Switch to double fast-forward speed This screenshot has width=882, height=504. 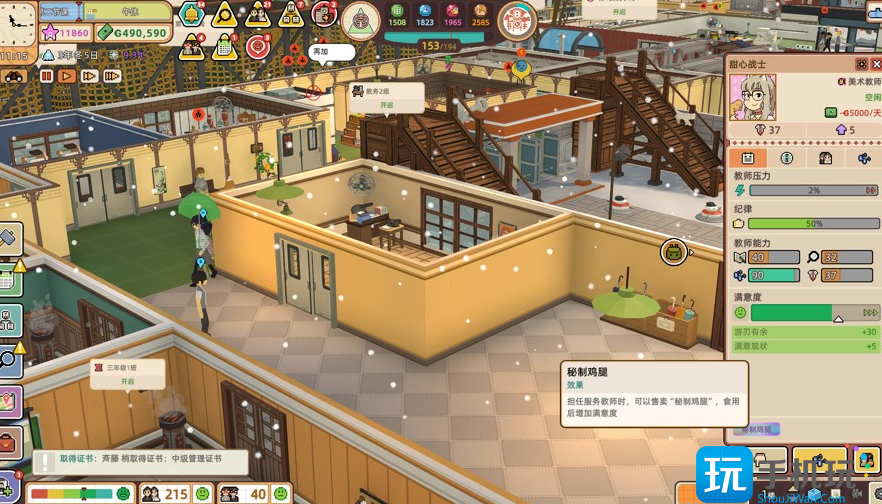[x=89, y=75]
